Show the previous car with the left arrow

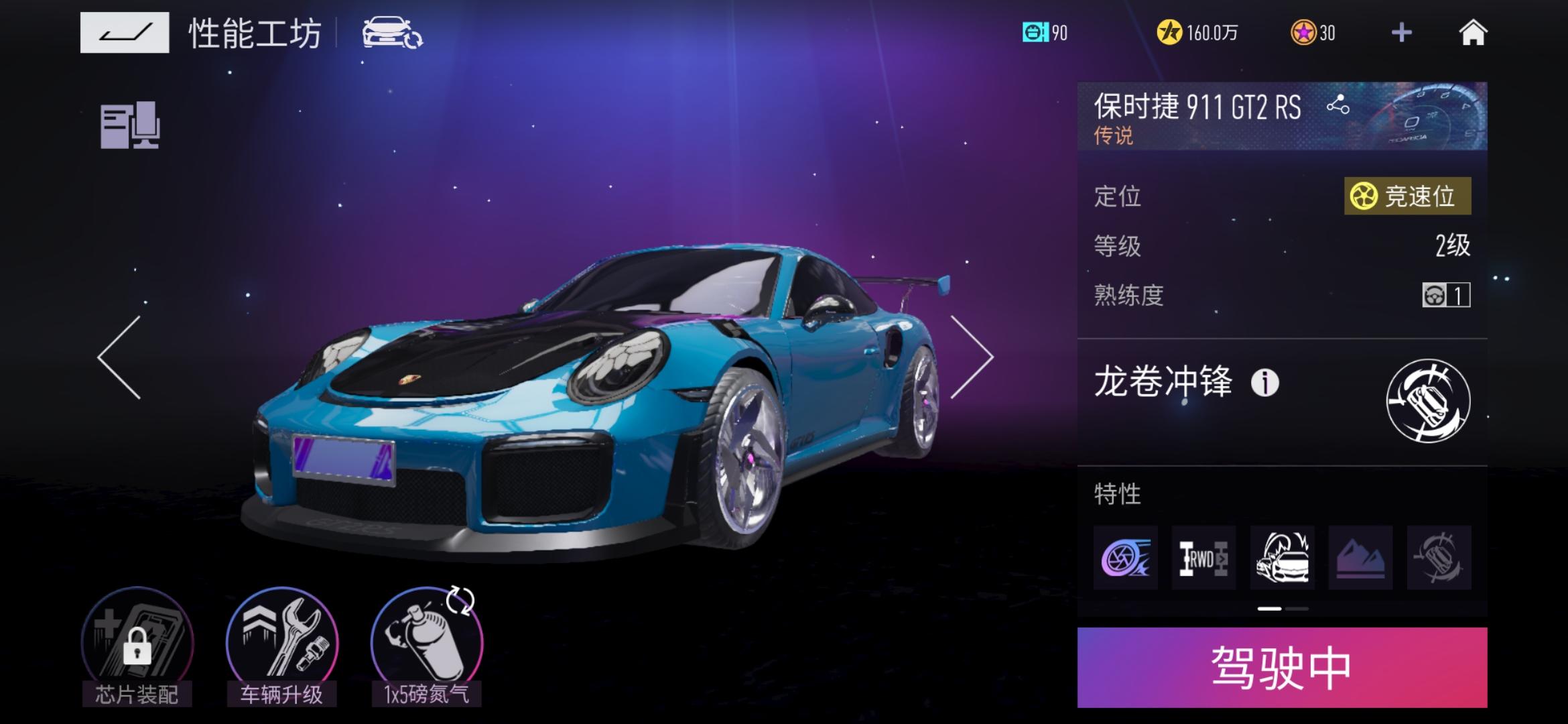tap(120, 358)
